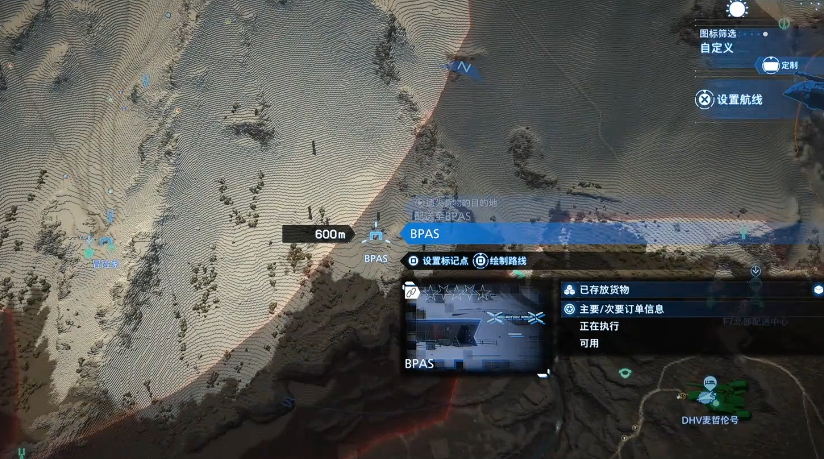Open the 已存放货物 stored cargo row

tap(690, 289)
